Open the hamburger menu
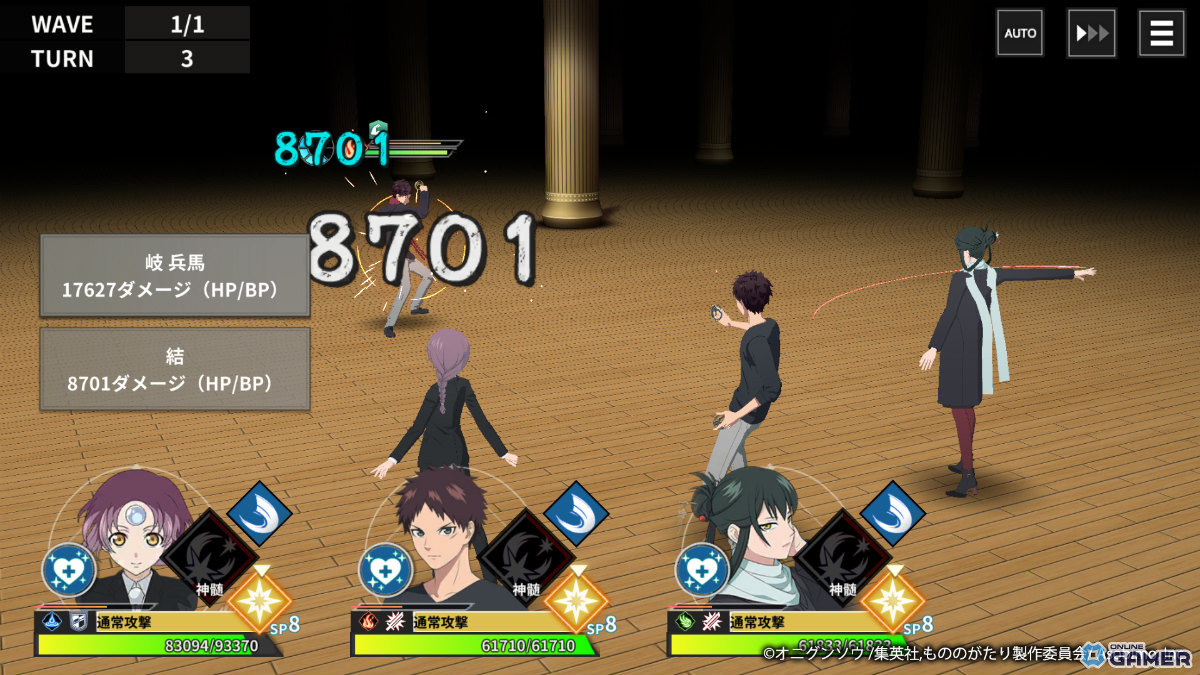 [x=1162, y=33]
